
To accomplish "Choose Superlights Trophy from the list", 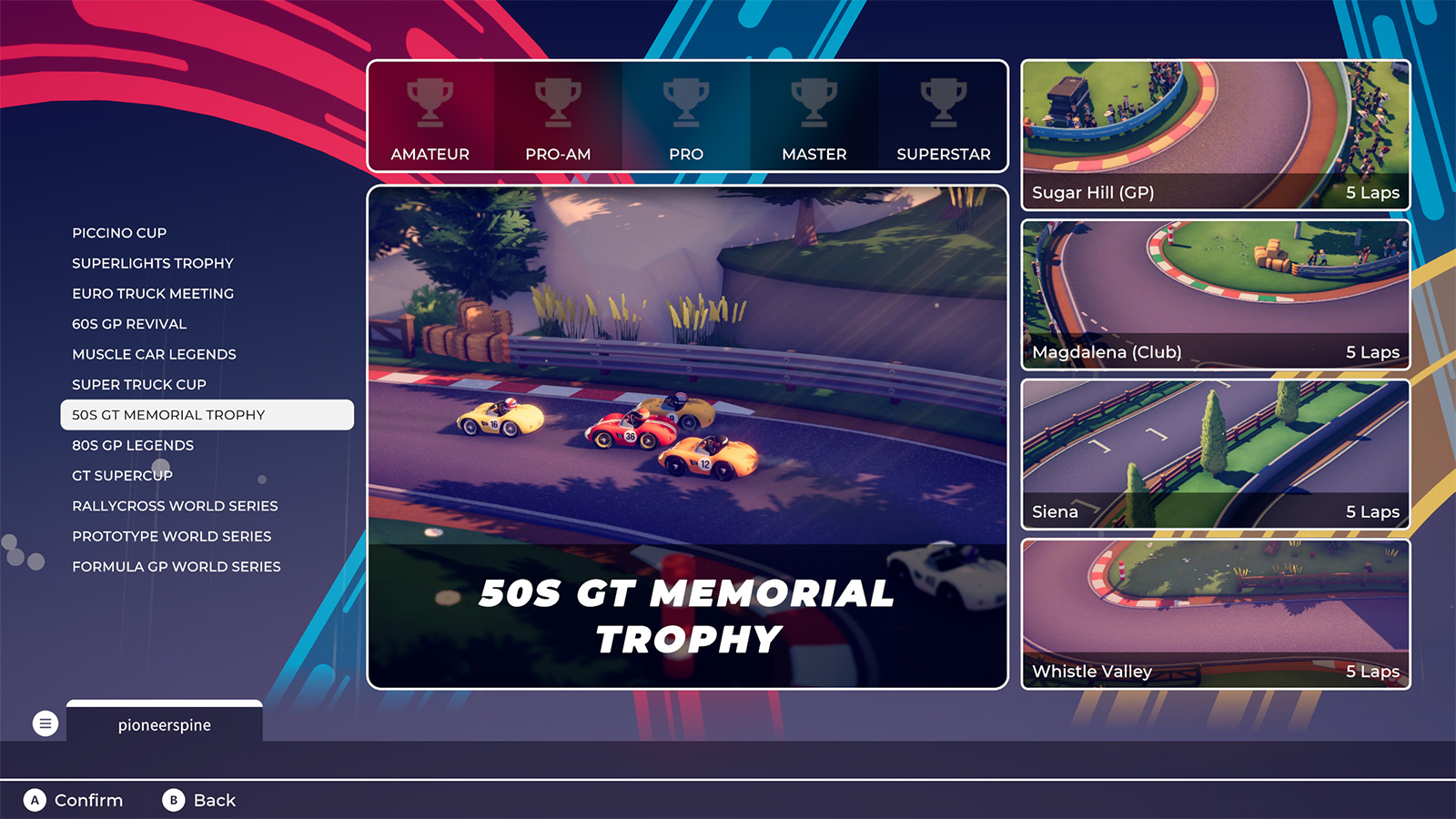I will click(153, 263).
